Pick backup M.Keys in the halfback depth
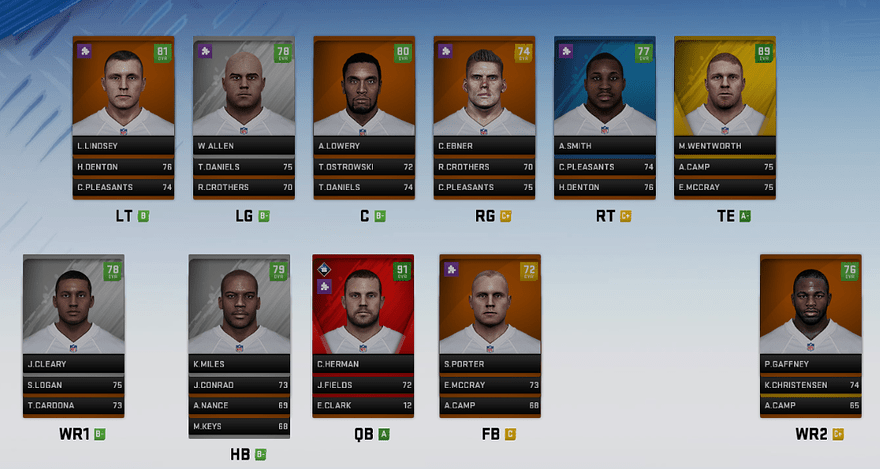Viewport: 880px width, 469px height. pyautogui.click(x=239, y=427)
